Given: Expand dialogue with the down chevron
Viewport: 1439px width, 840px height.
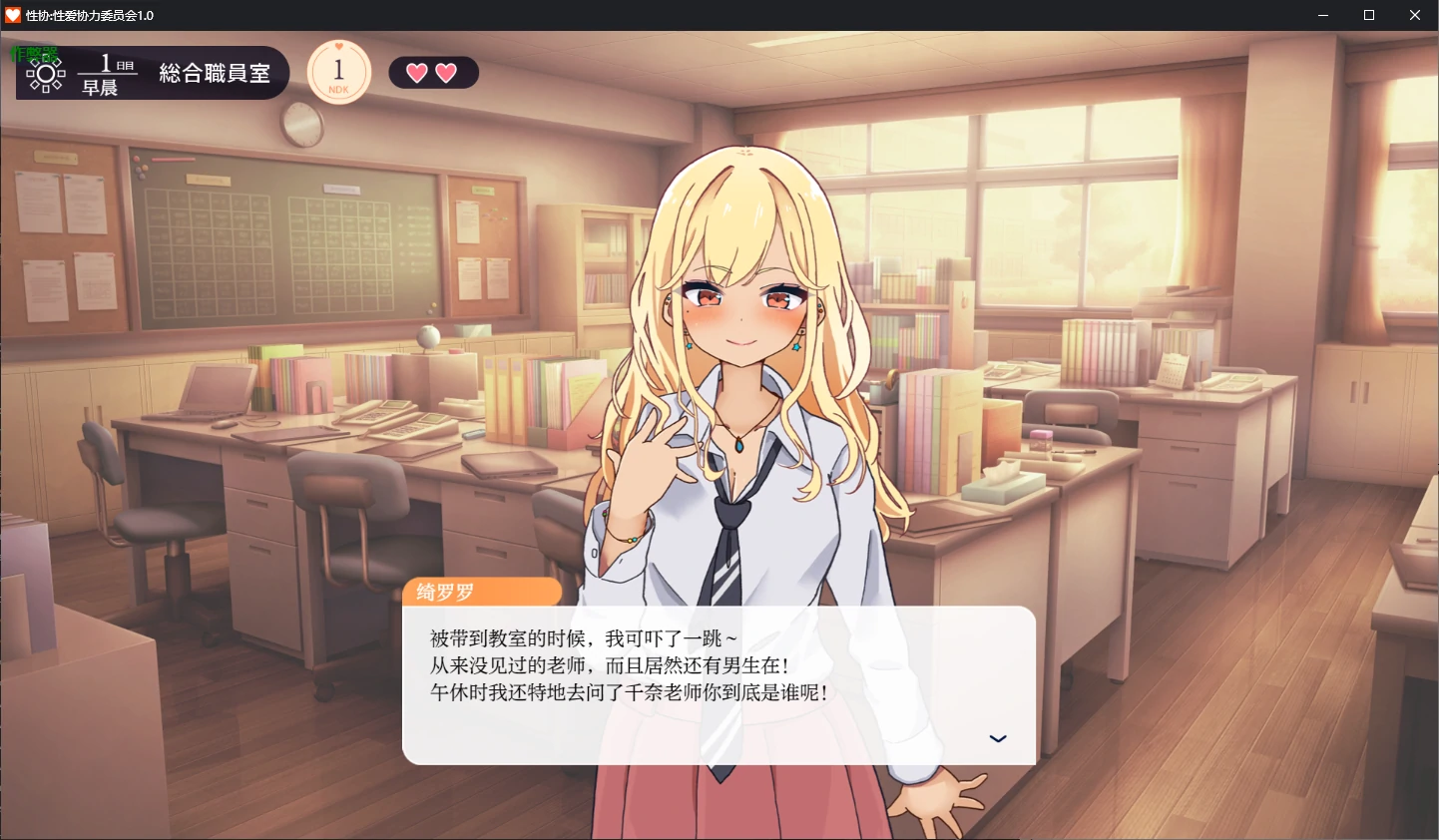Looking at the screenshot, I should coord(997,738).
